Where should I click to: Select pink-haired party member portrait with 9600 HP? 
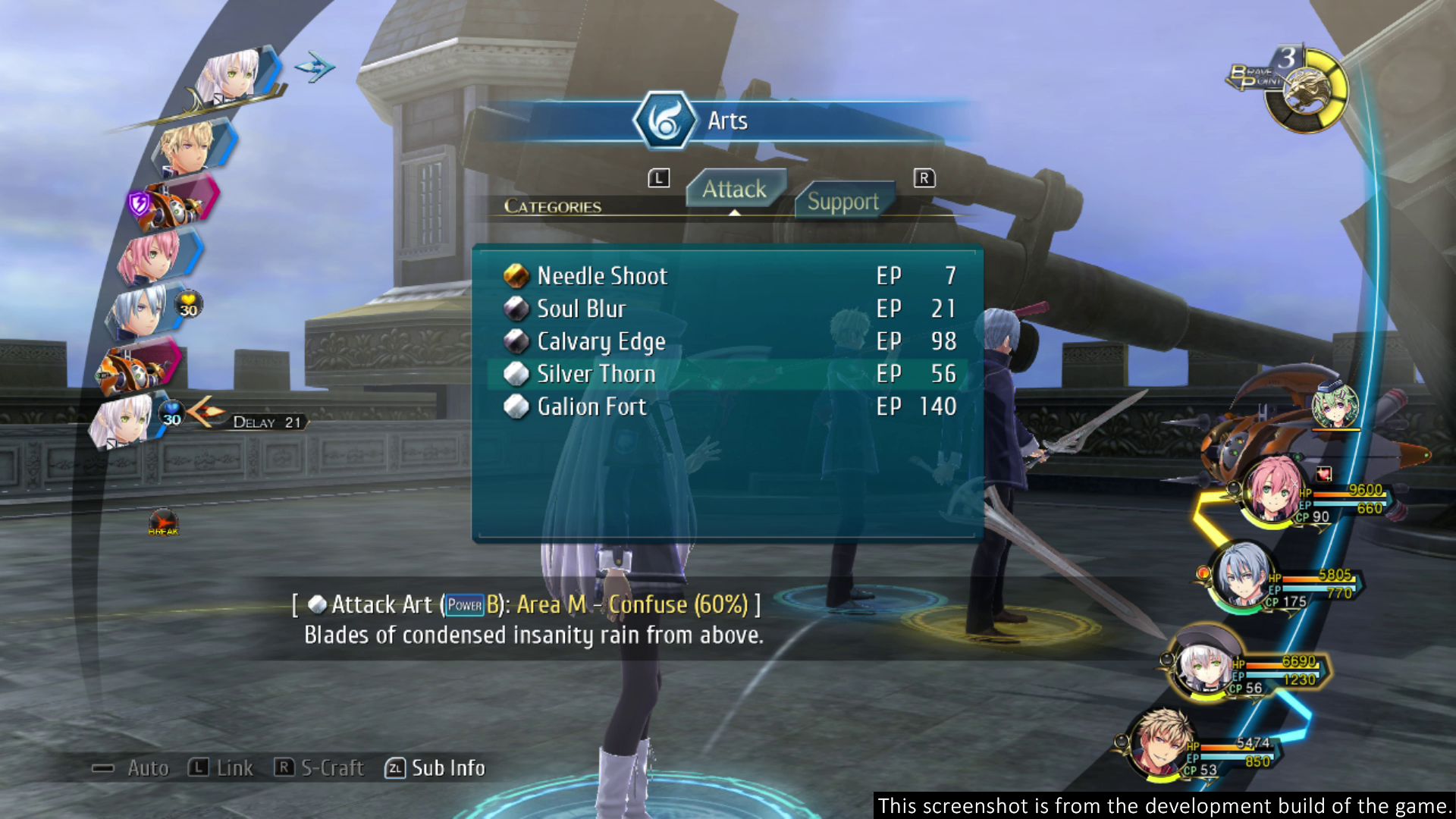[x=1275, y=490]
